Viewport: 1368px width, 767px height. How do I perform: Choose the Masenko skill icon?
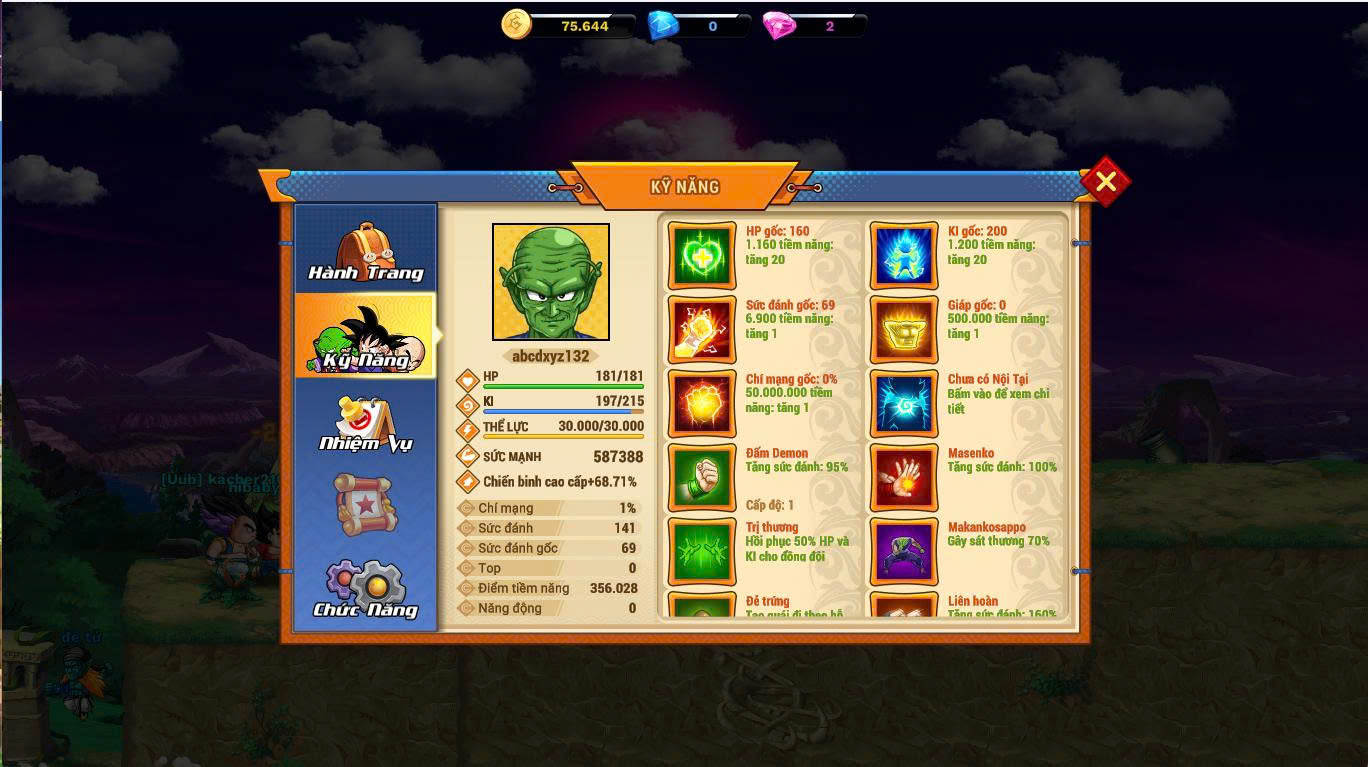(x=904, y=478)
